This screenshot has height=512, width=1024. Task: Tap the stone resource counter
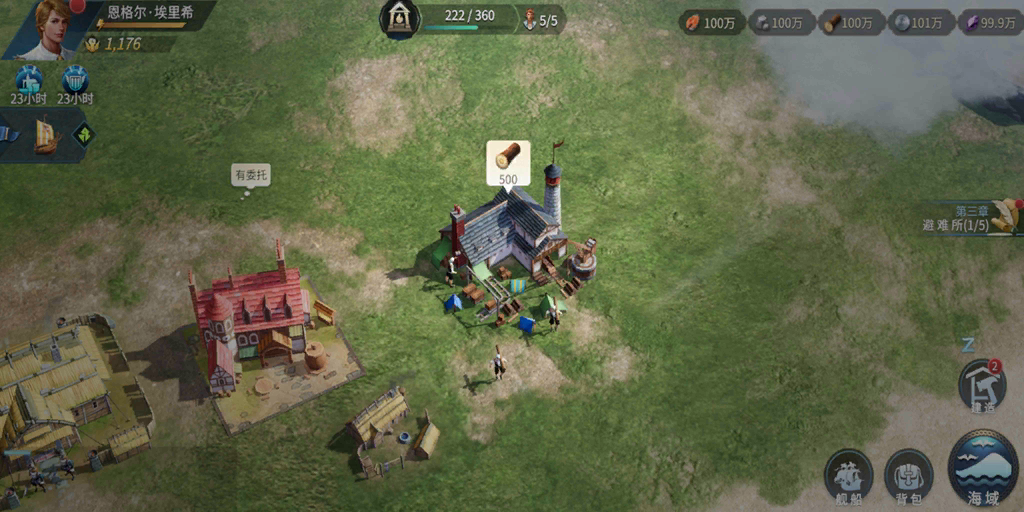[x=780, y=22]
